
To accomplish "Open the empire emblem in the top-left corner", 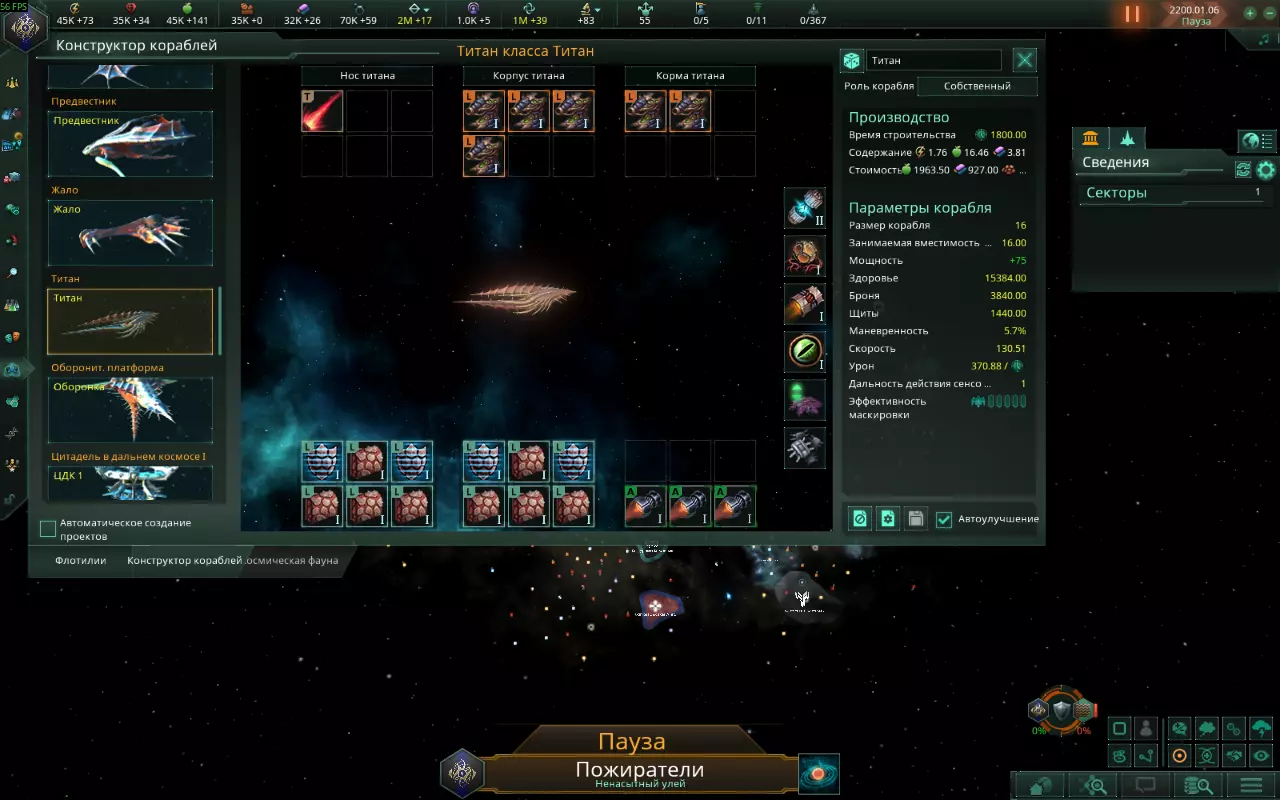I will point(24,27).
